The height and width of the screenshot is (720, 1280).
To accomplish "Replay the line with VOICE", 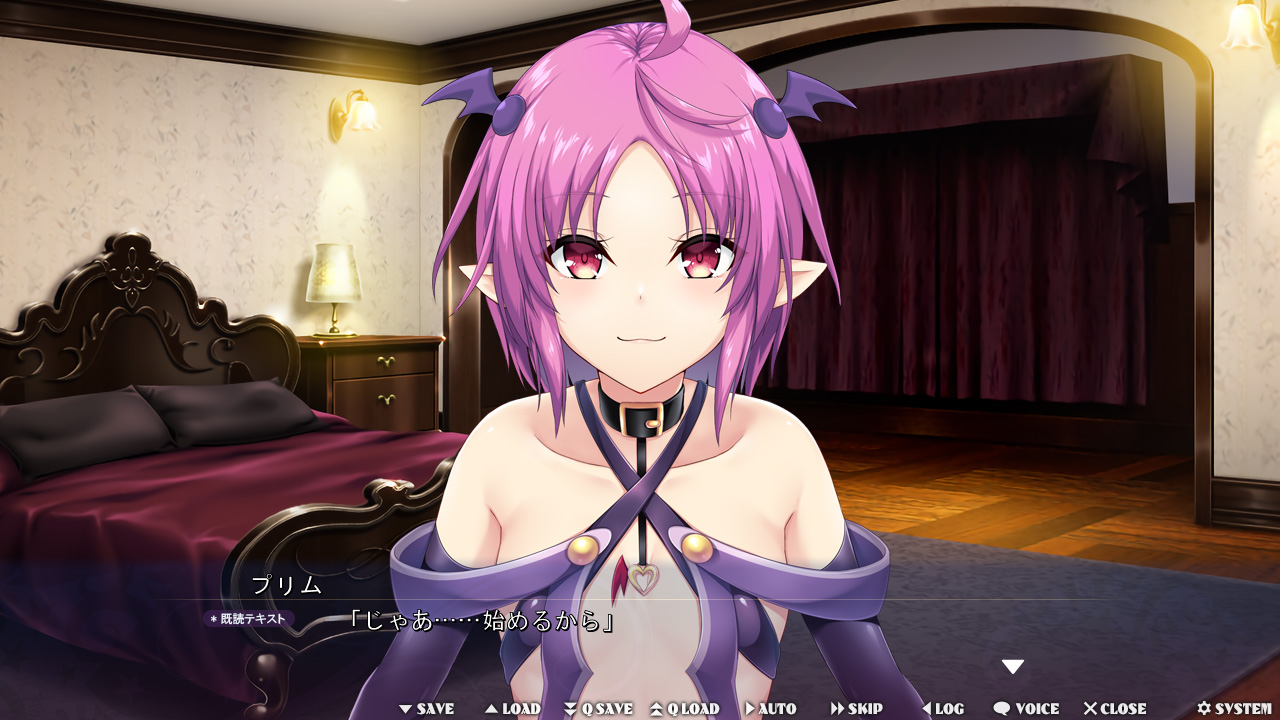I will coord(1026,709).
